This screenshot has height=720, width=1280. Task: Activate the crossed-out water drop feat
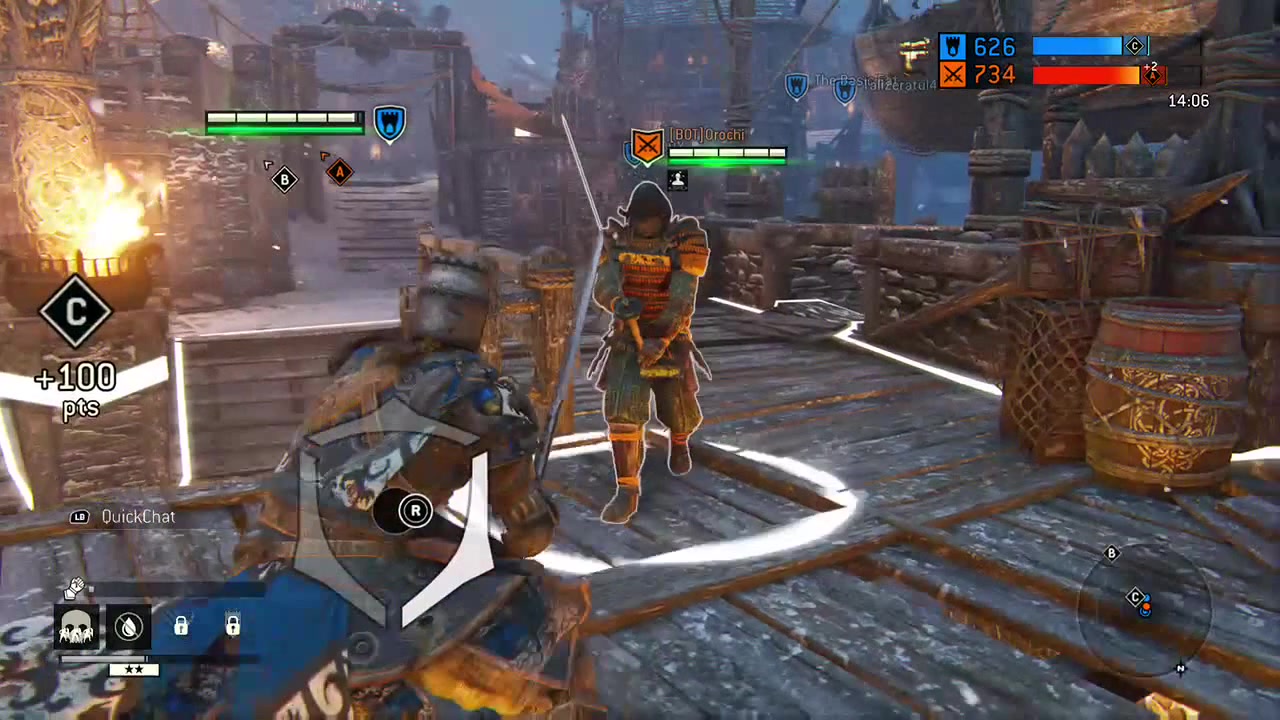tap(129, 626)
